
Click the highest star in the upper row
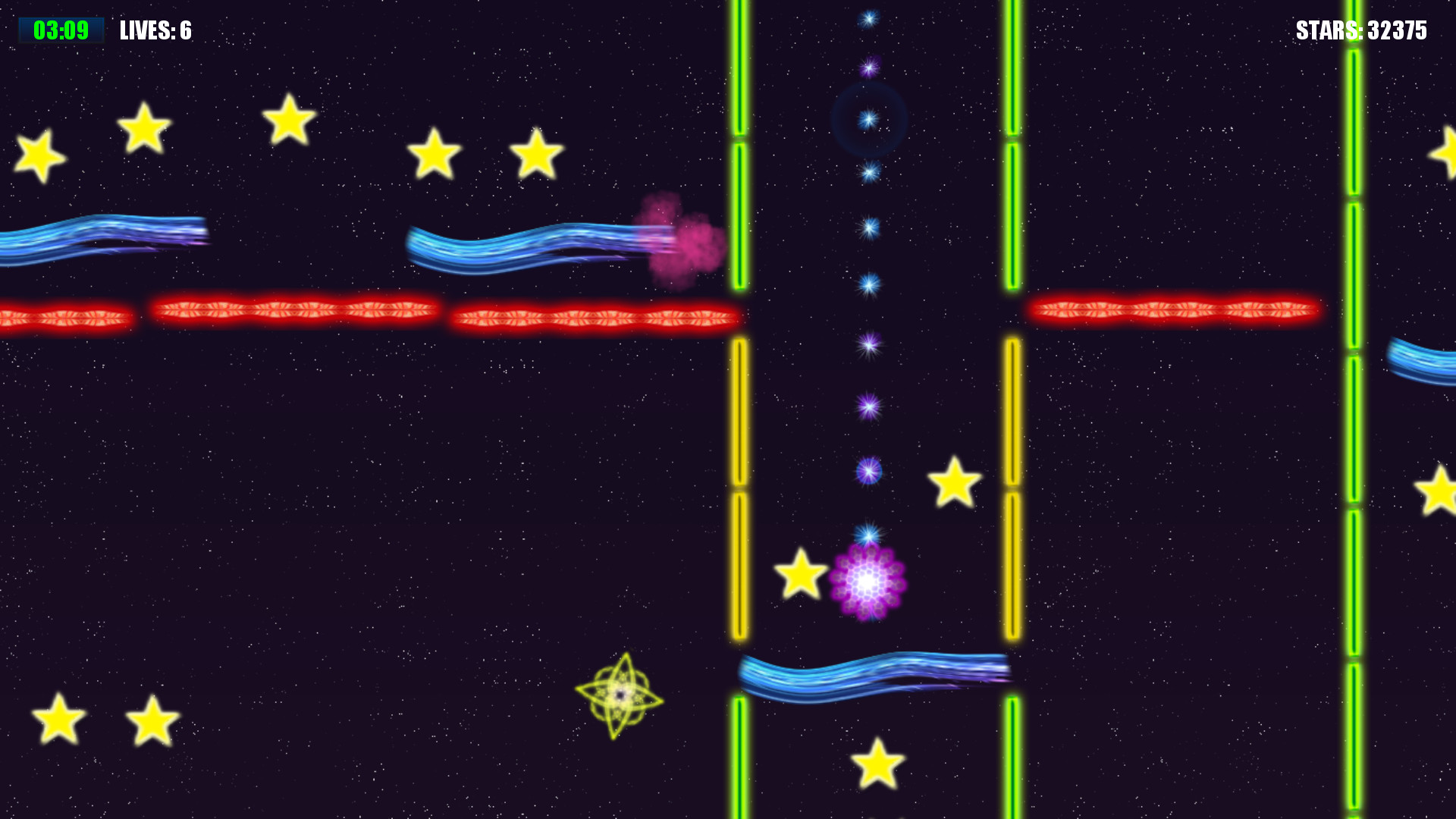[289, 120]
